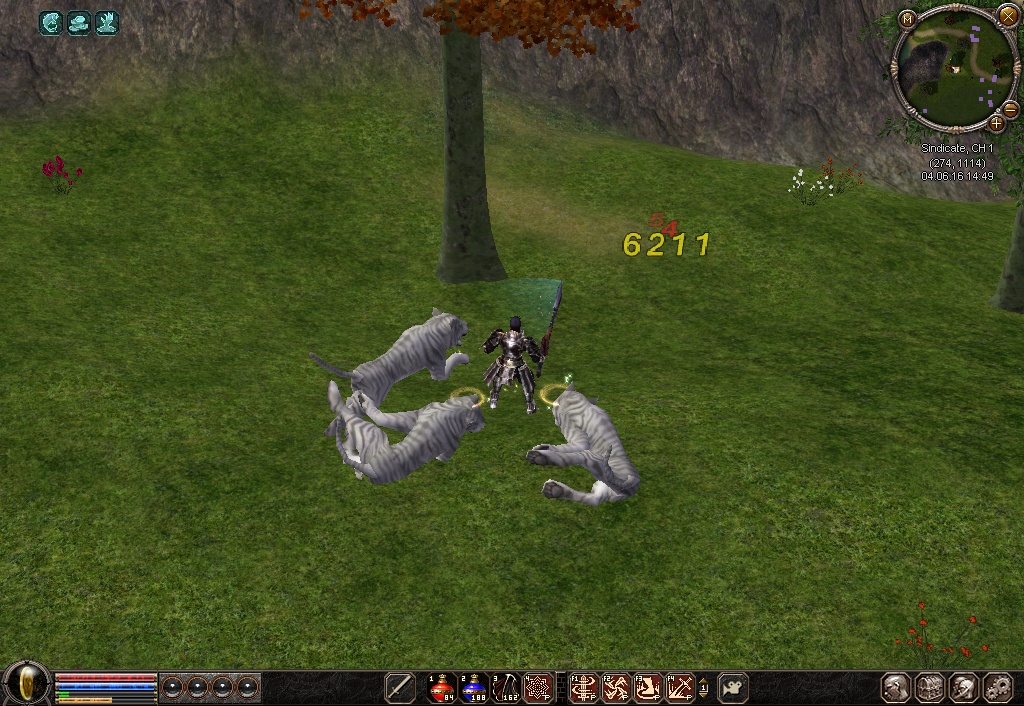1024x706 pixels.
Task: Use the blue mana potion in slot 2
Action: pyautogui.click(x=474, y=687)
